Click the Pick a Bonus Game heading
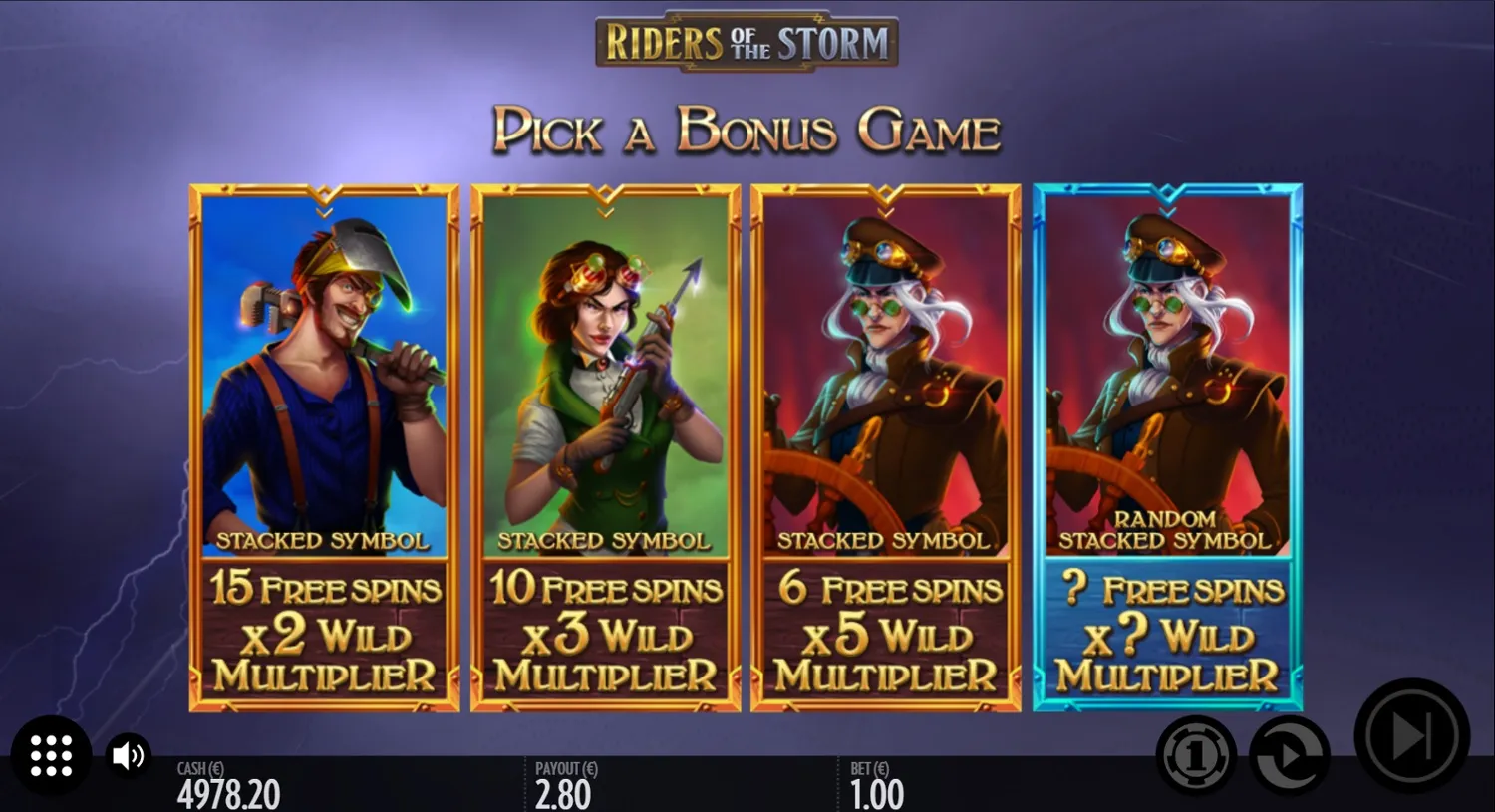The height and width of the screenshot is (812, 1495). [x=747, y=128]
